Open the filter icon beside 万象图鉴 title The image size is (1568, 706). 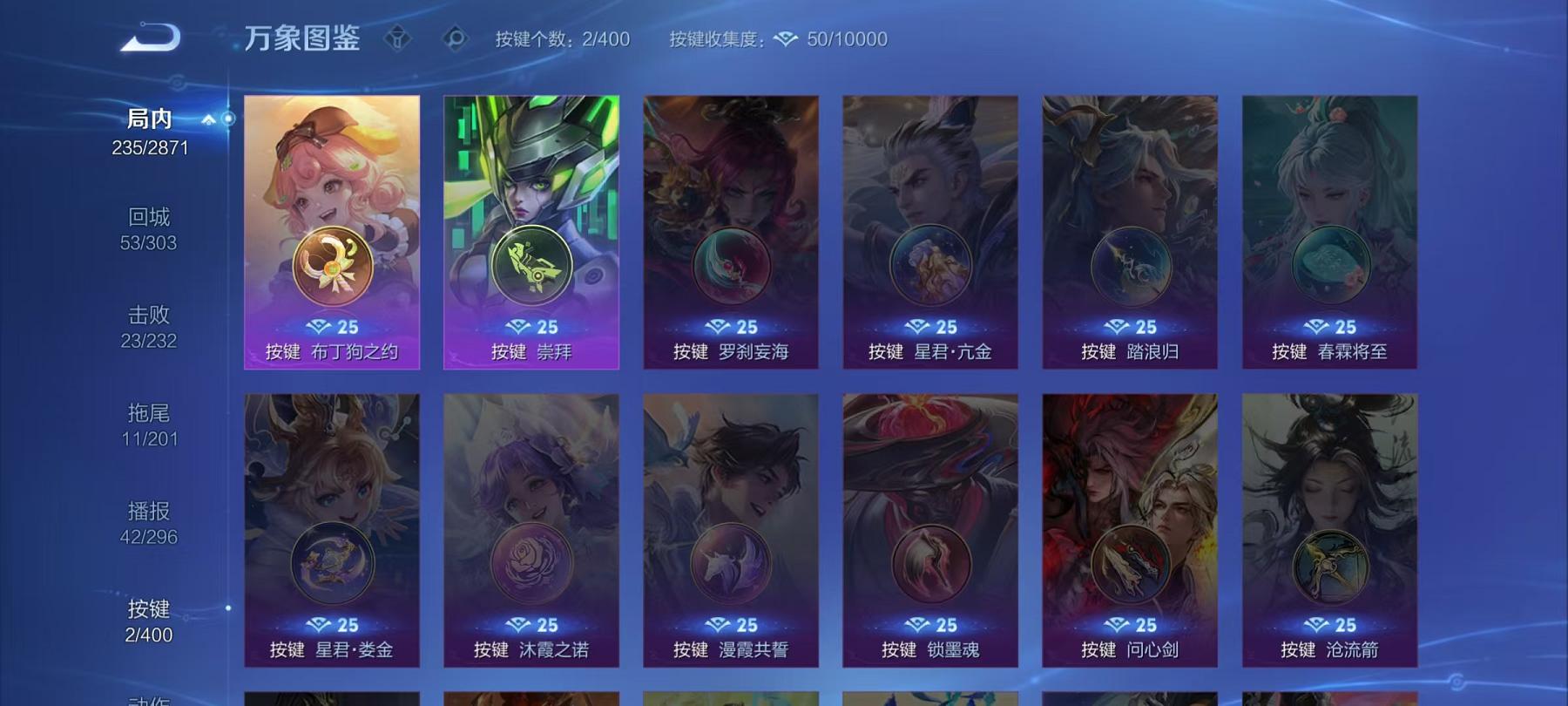coord(399,38)
